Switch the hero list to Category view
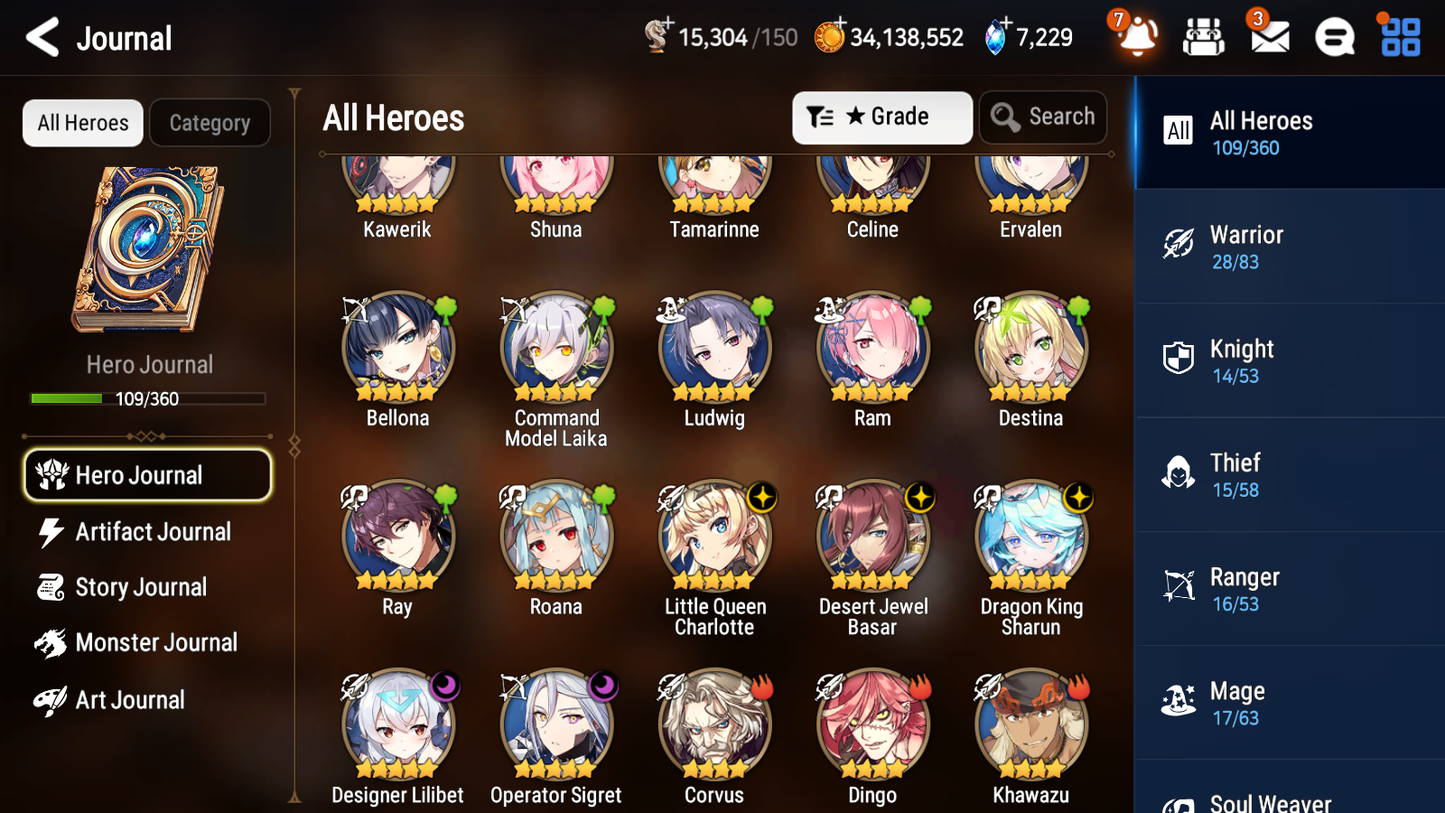This screenshot has height=813, width=1445. [210, 123]
